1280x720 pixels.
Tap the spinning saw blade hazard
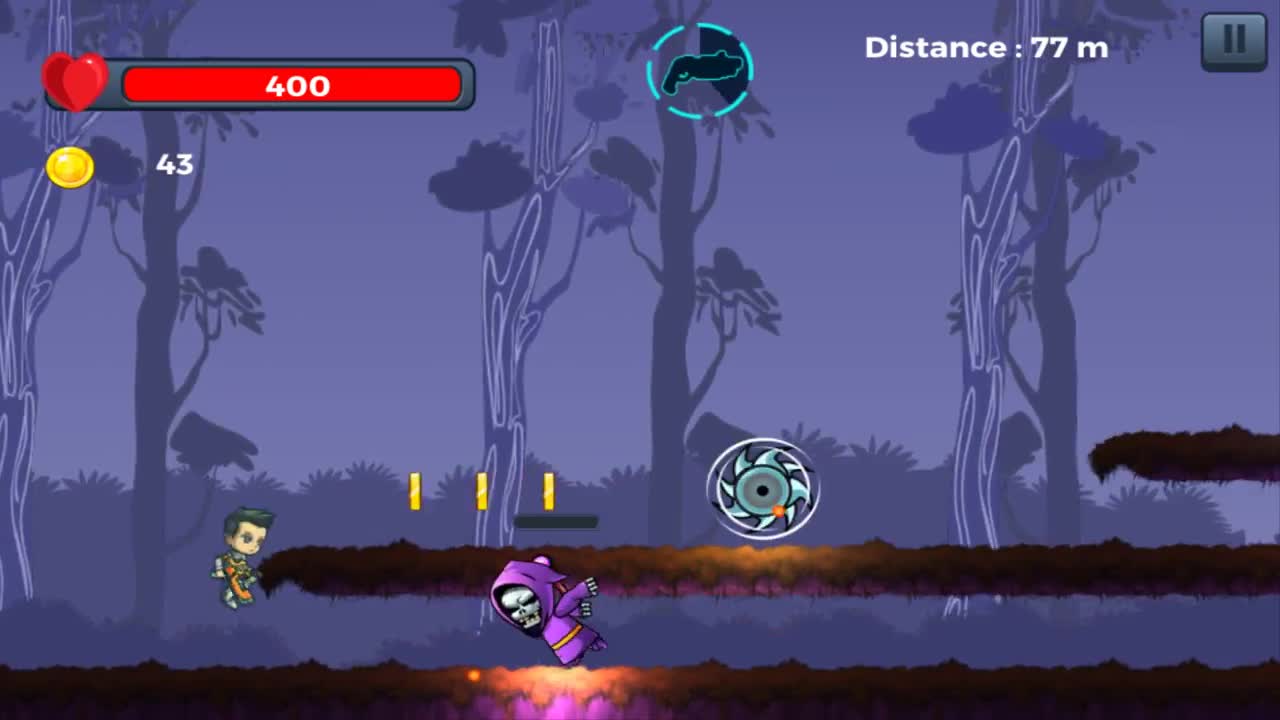click(763, 489)
